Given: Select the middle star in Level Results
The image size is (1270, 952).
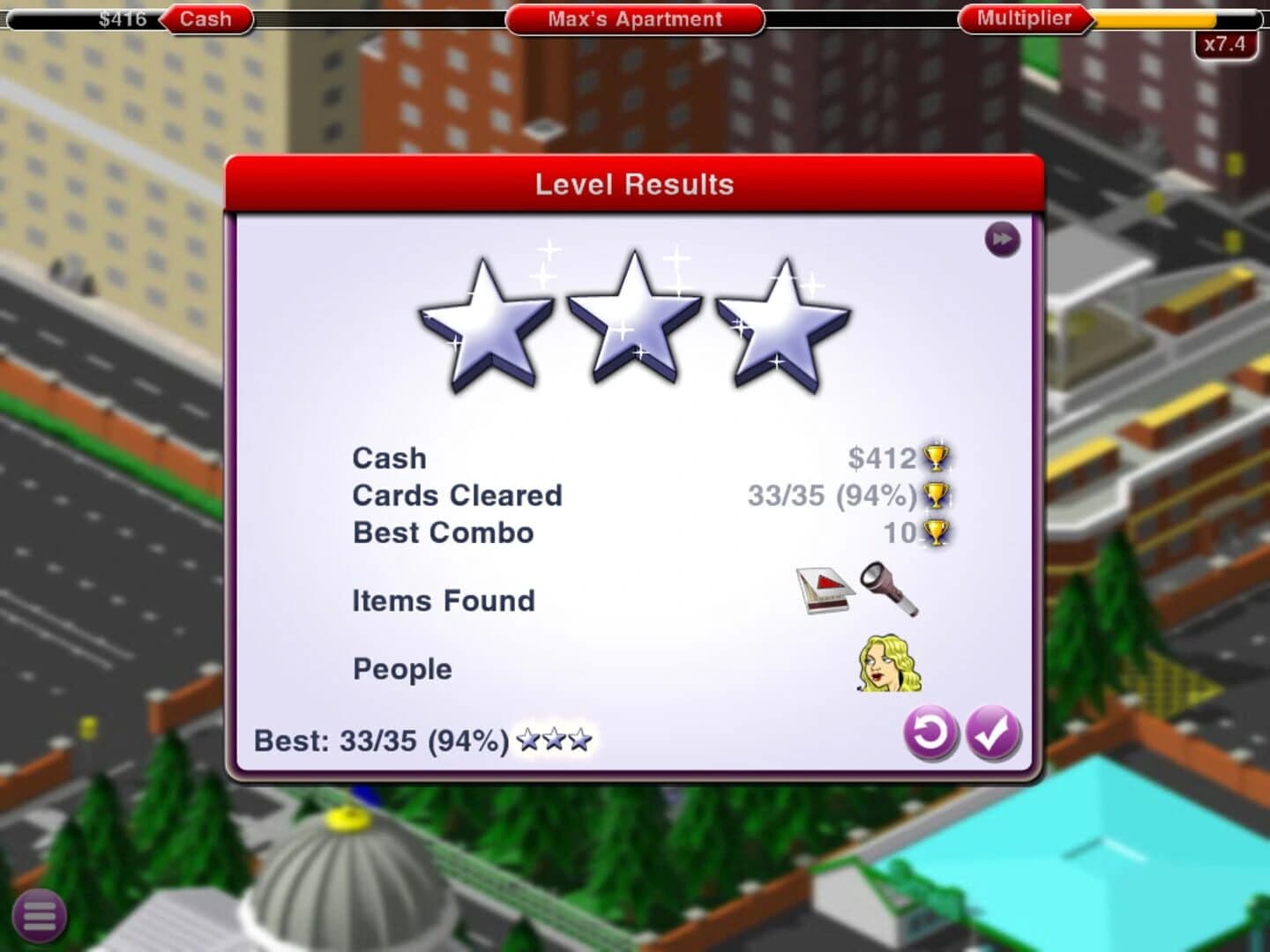Looking at the screenshot, I should (x=633, y=317).
